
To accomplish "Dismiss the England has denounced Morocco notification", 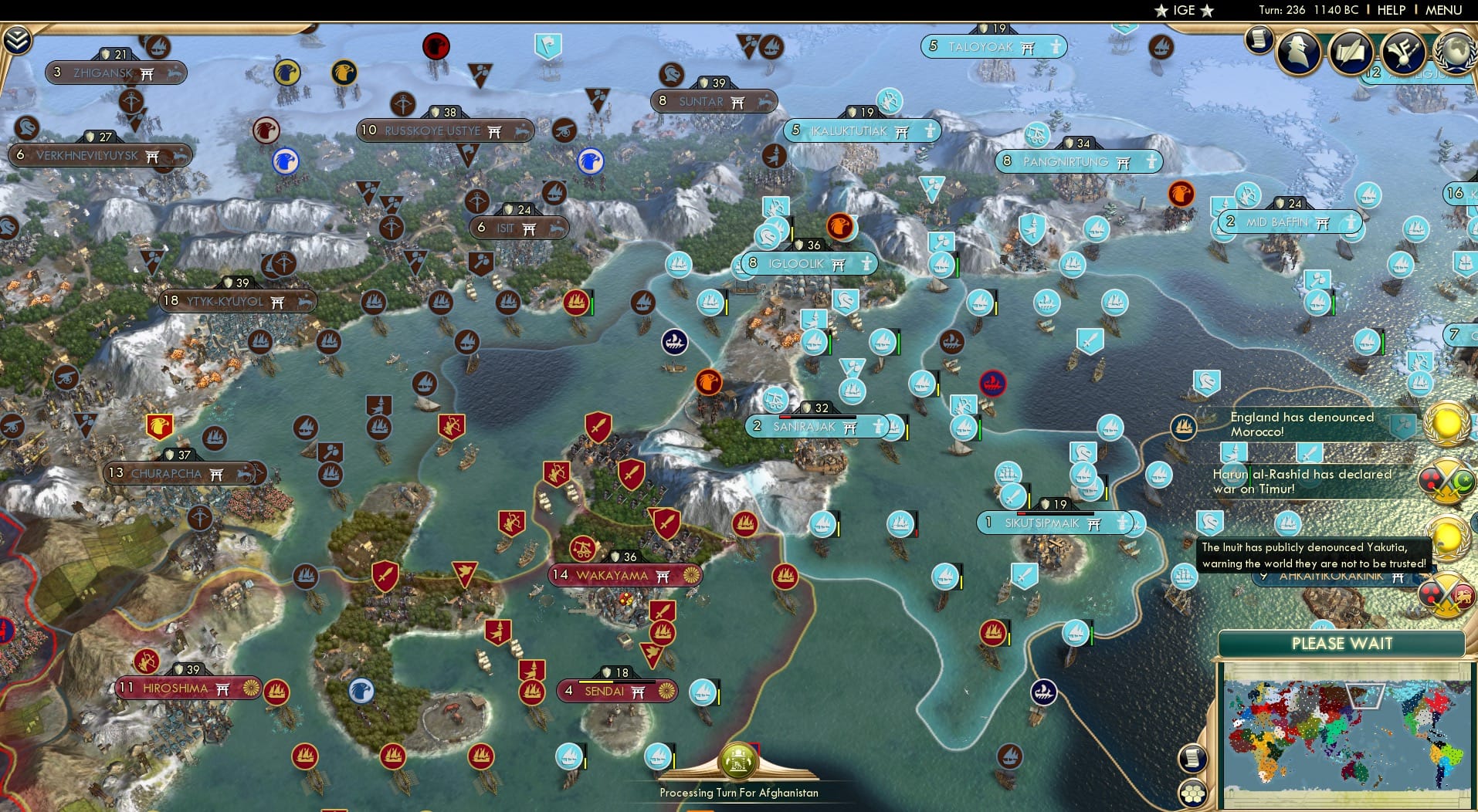I will click(1301, 423).
